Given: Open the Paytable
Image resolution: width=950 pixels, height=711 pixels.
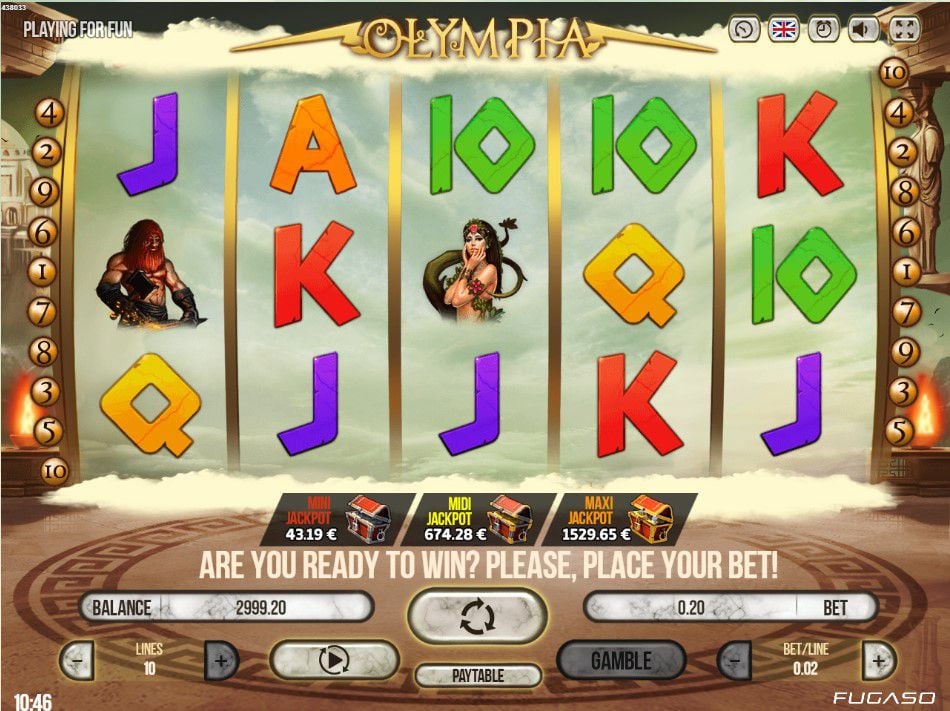Looking at the screenshot, I should tap(478, 676).
